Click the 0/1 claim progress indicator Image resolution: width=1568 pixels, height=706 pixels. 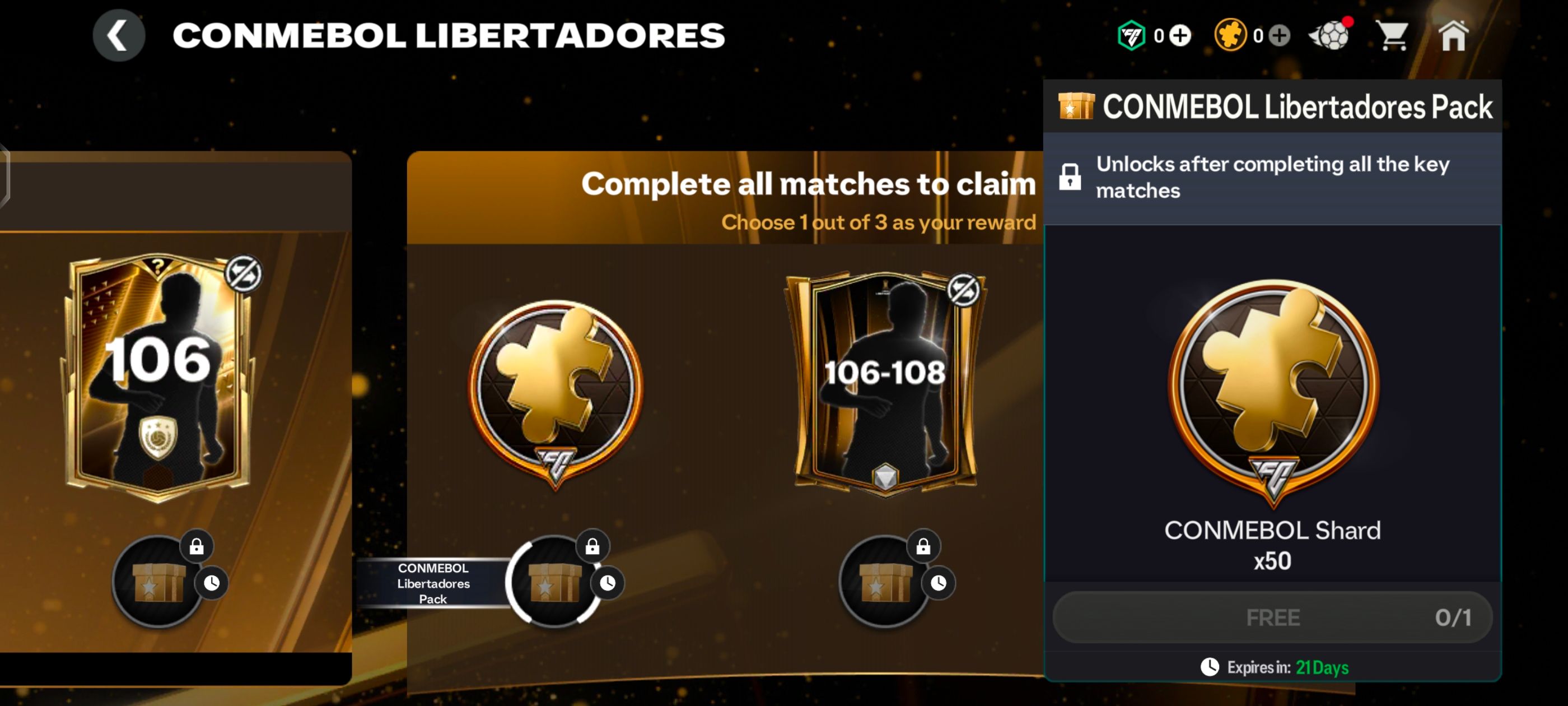pos(1455,617)
